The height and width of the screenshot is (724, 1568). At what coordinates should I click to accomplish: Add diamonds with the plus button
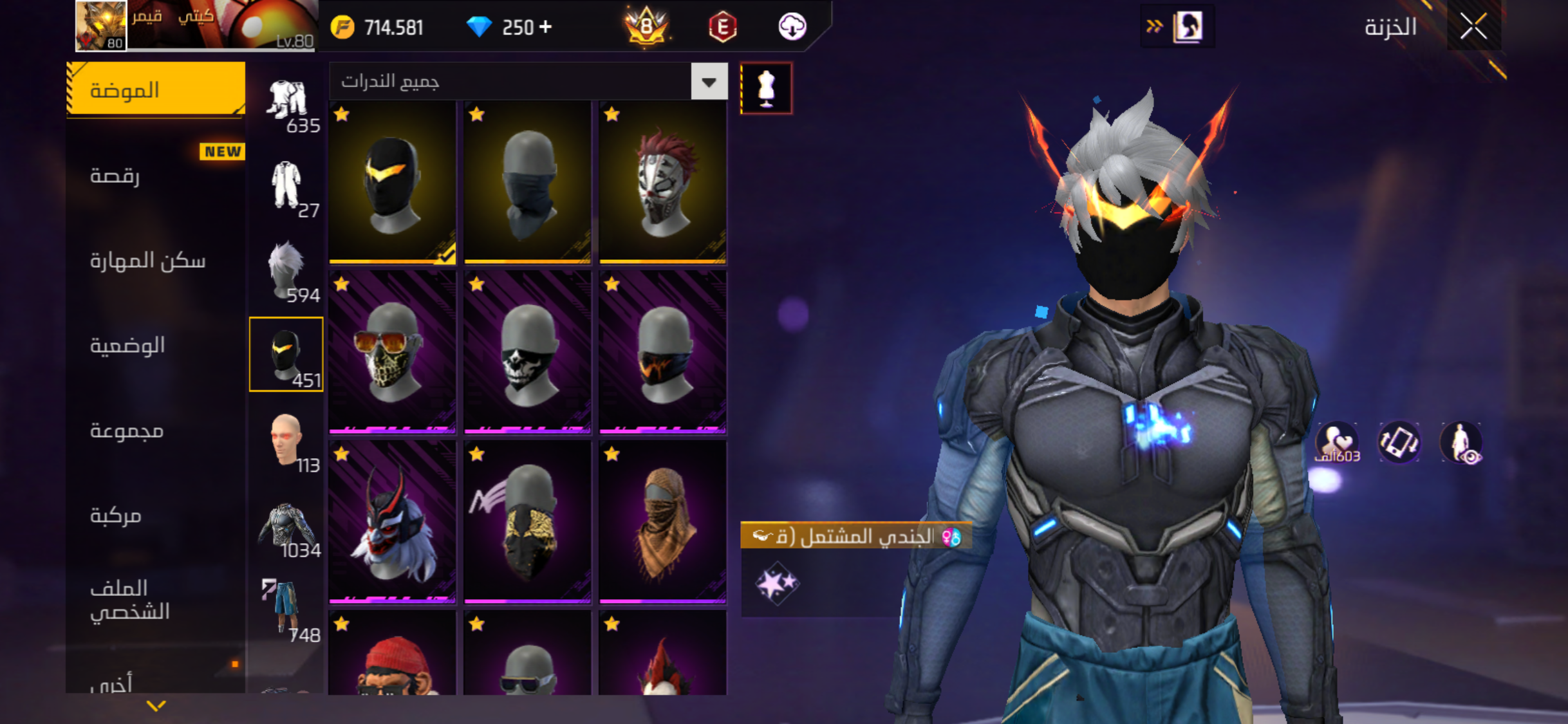[x=545, y=27]
